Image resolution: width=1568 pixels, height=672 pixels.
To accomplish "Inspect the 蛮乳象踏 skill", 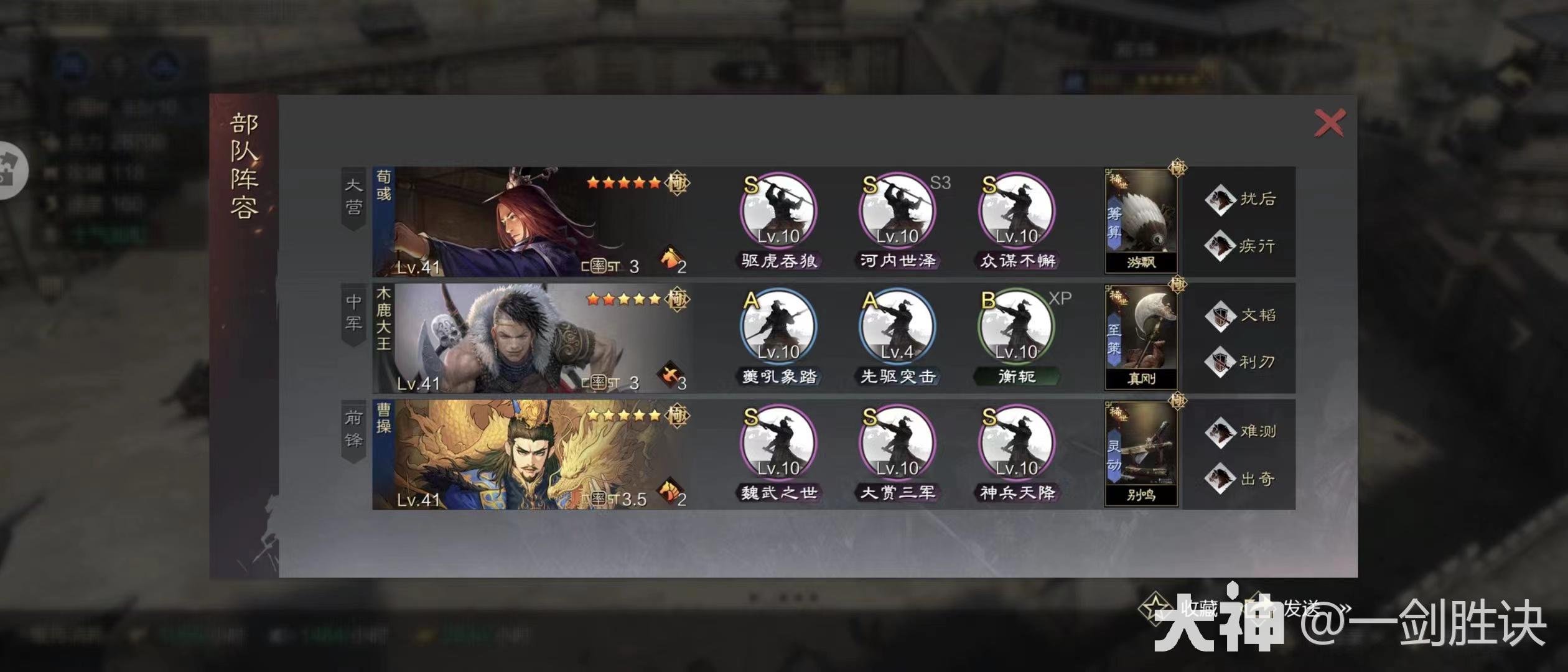I will click(778, 328).
